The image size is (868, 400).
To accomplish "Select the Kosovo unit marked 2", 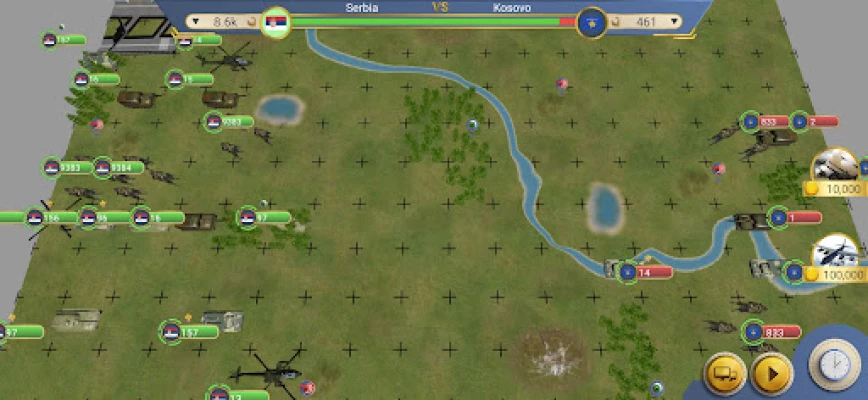I will 800,122.
